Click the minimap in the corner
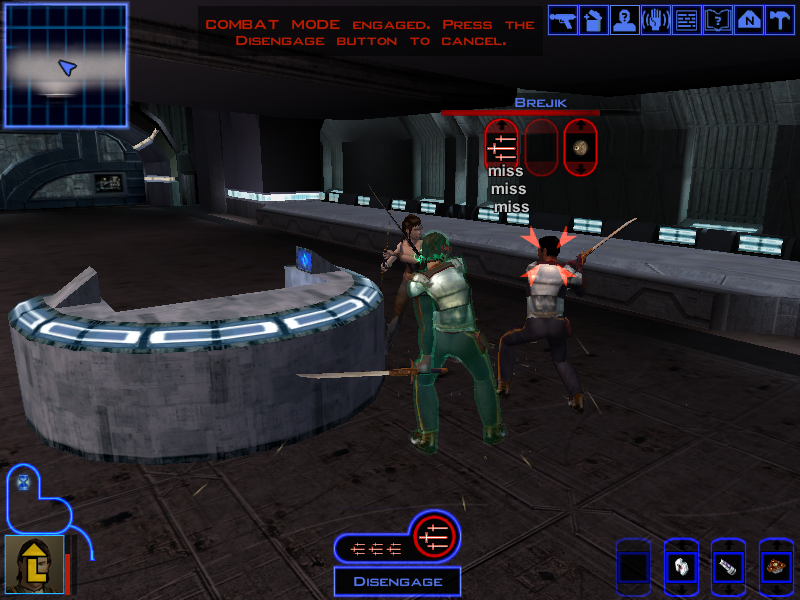The image size is (800, 600). click(65, 66)
